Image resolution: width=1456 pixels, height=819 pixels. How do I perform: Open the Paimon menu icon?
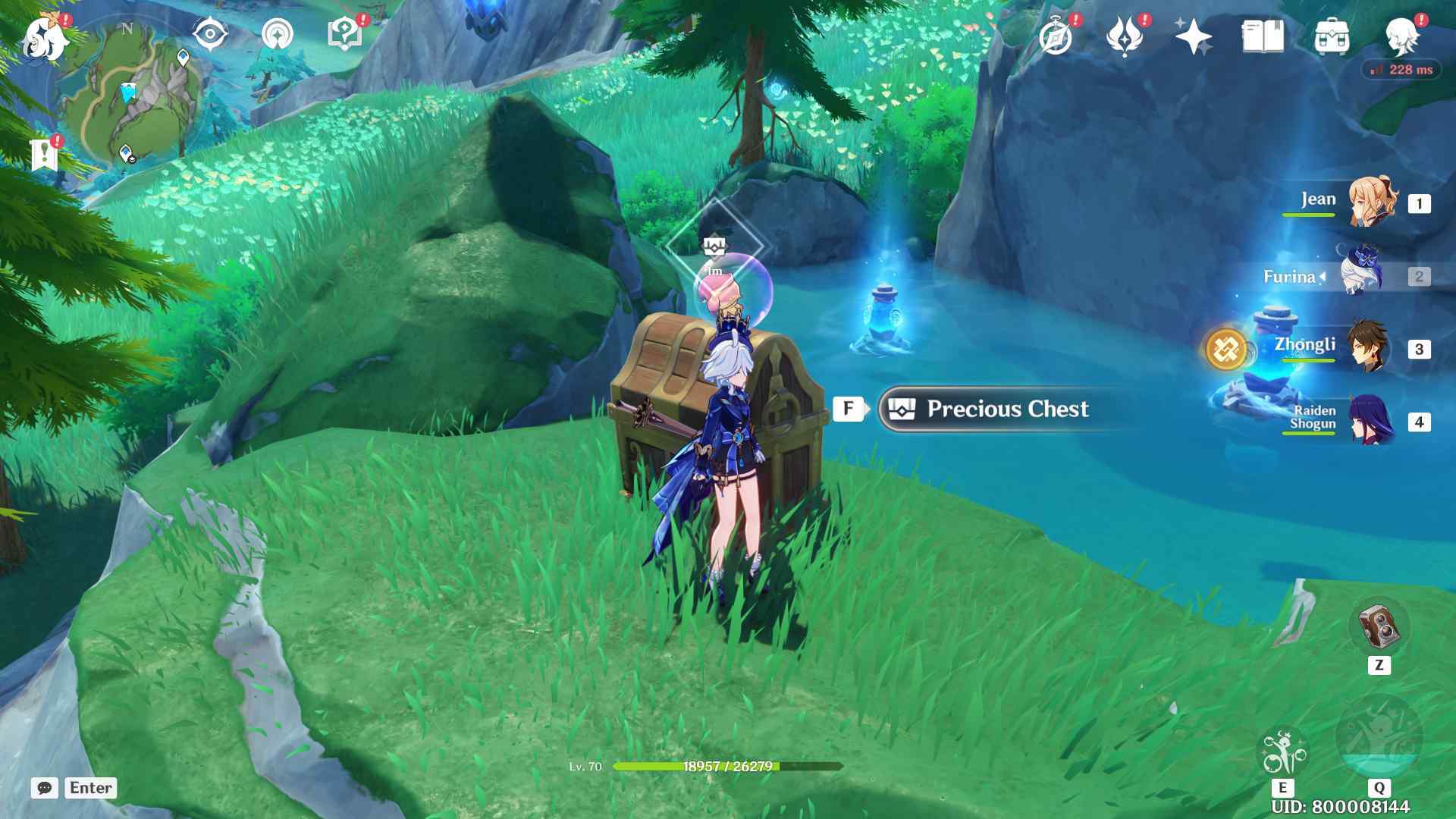pos(45,38)
